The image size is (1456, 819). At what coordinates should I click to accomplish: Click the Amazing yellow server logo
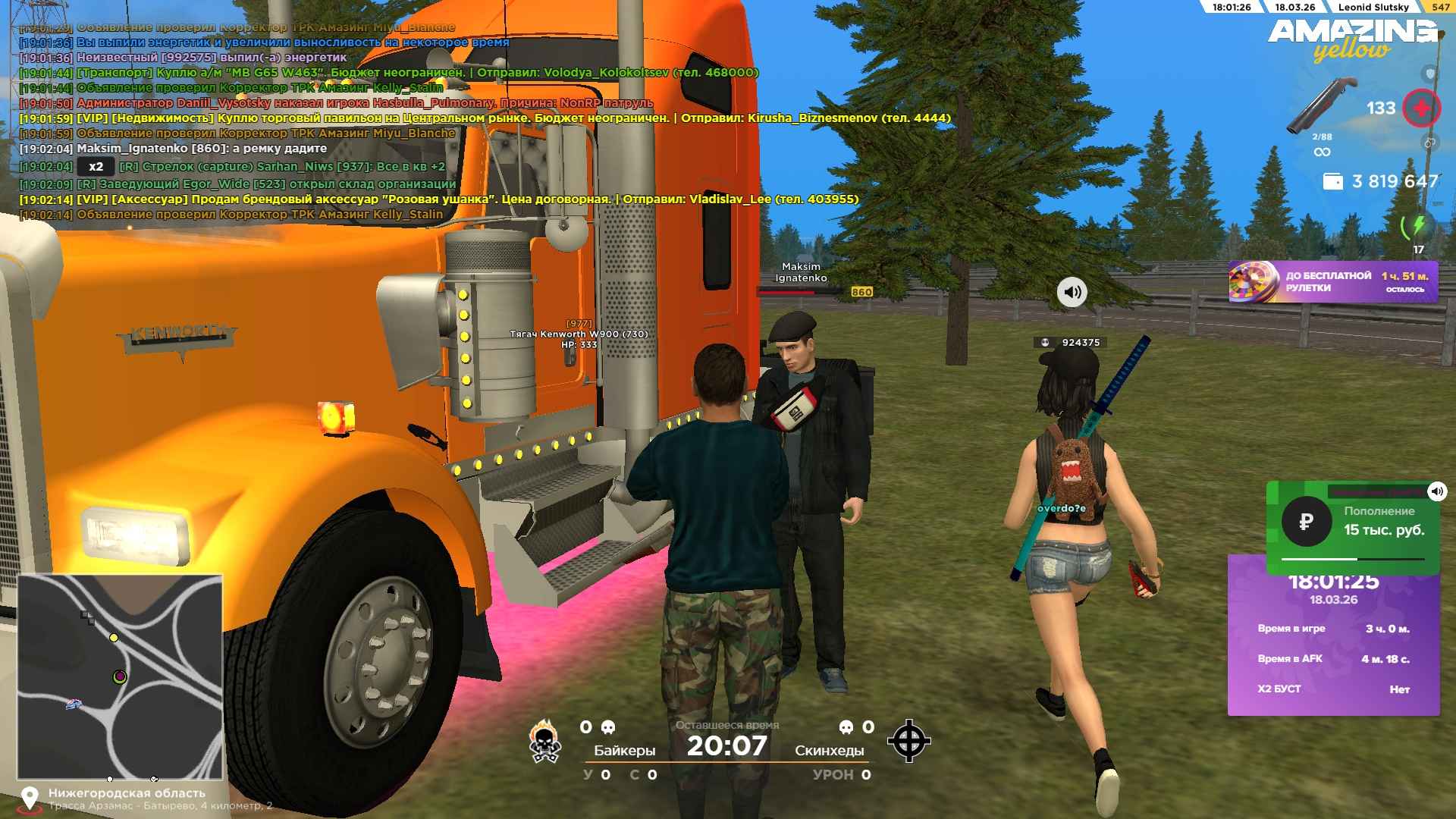1351,39
